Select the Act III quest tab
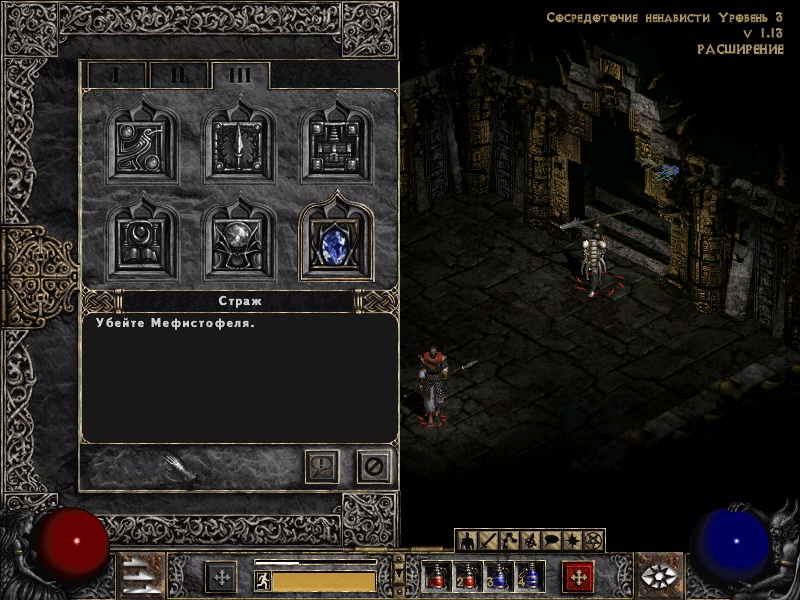This screenshot has height=600, width=800. 240,75
